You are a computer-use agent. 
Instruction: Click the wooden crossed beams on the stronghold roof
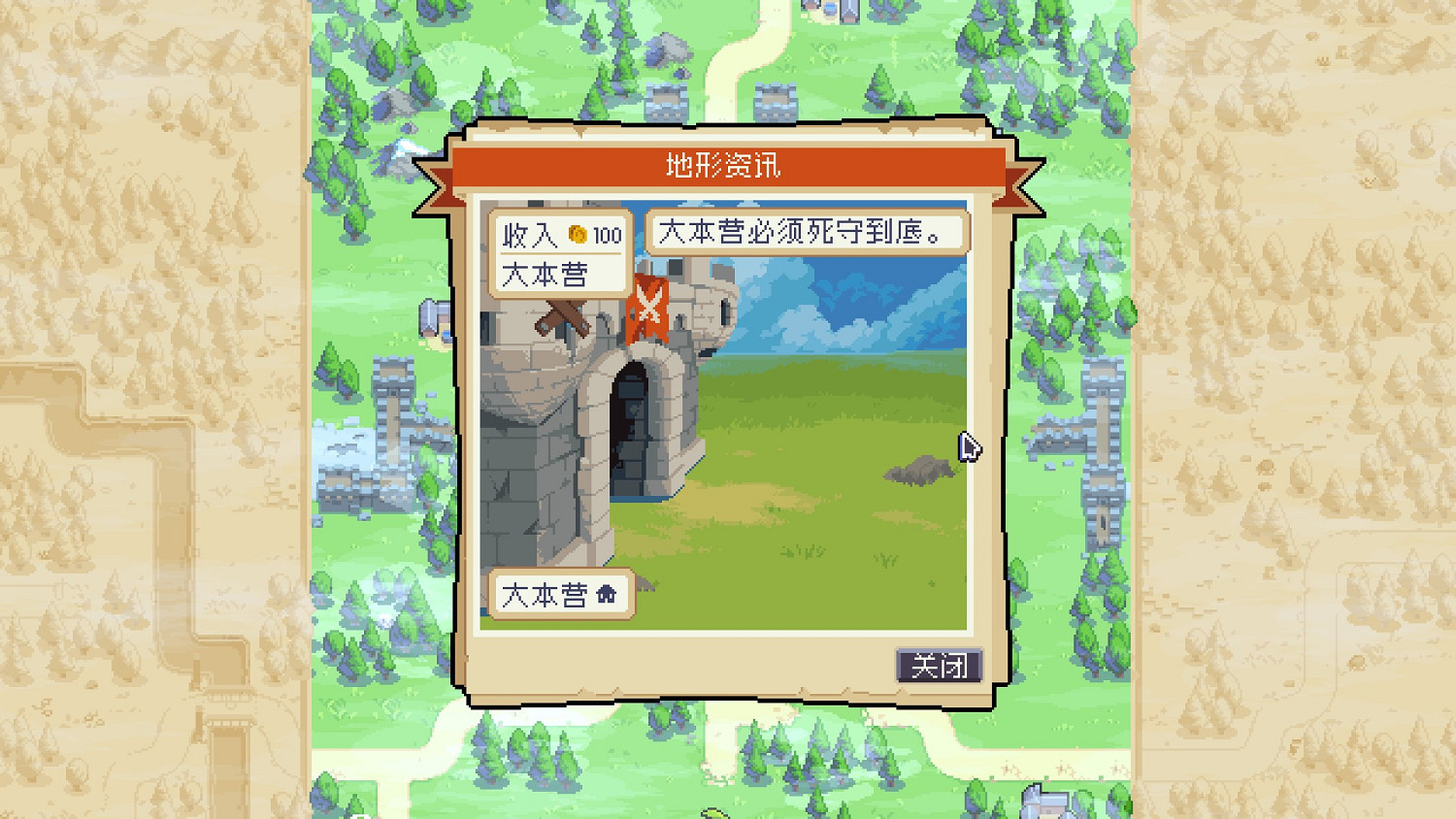[x=565, y=317]
